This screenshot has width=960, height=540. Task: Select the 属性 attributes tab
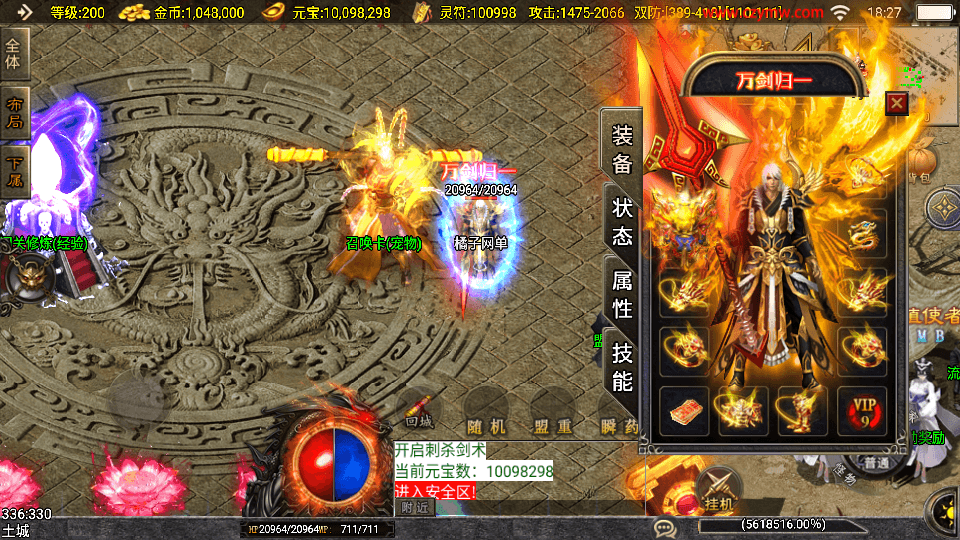coord(622,294)
